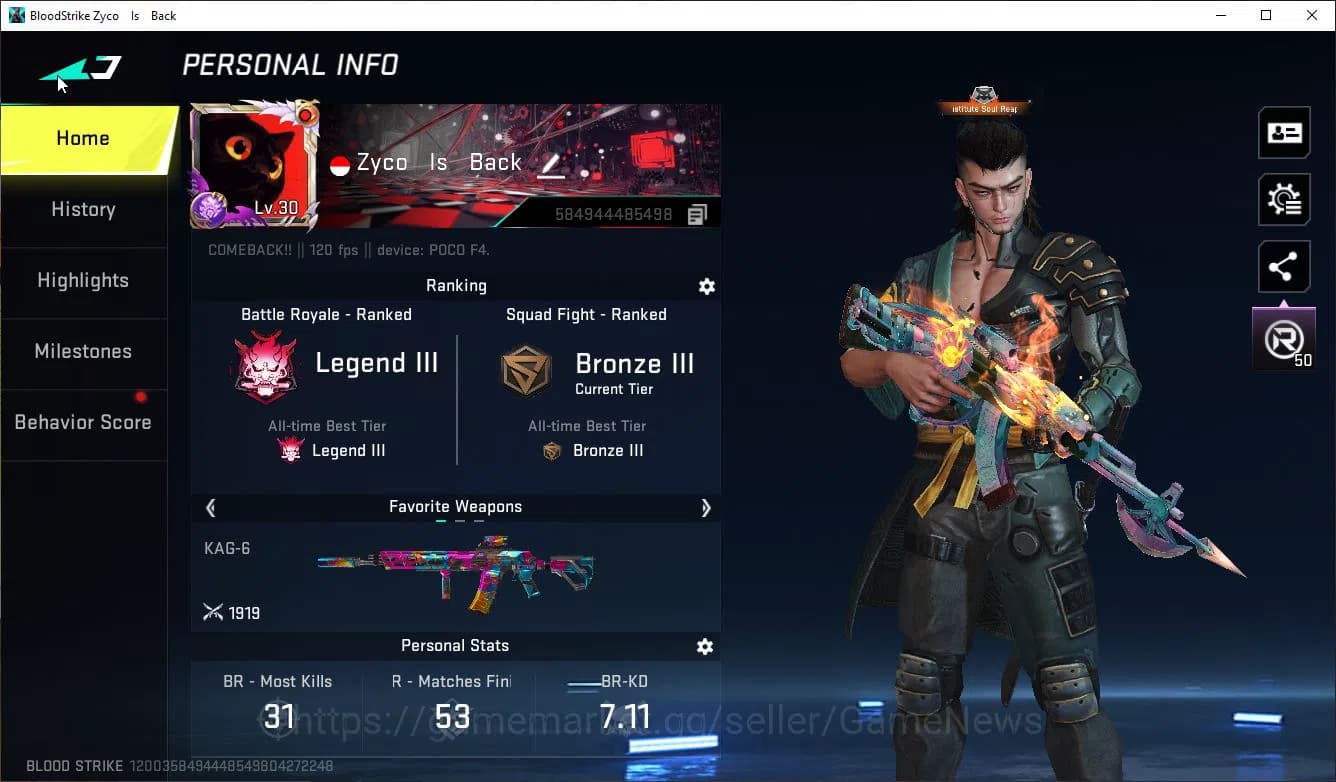1336x782 pixels.
Task: Click the edit pencil next to Zyco's name
Action: (x=551, y=163)
